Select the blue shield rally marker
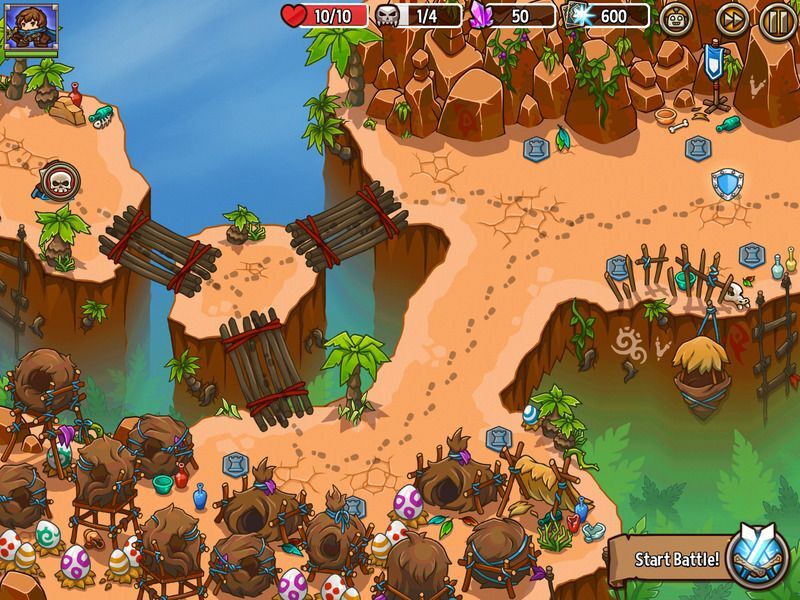Image resolution: width=800 pixels, height=600 pixels. click(x=726, y=183)
